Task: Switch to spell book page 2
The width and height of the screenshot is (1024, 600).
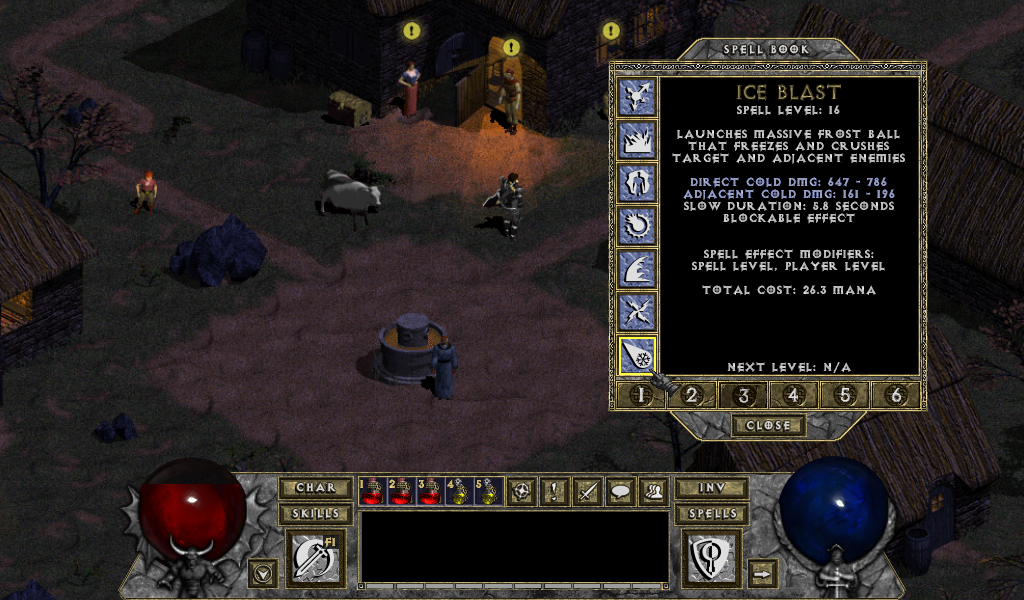Action: click(x=691, y=395)
